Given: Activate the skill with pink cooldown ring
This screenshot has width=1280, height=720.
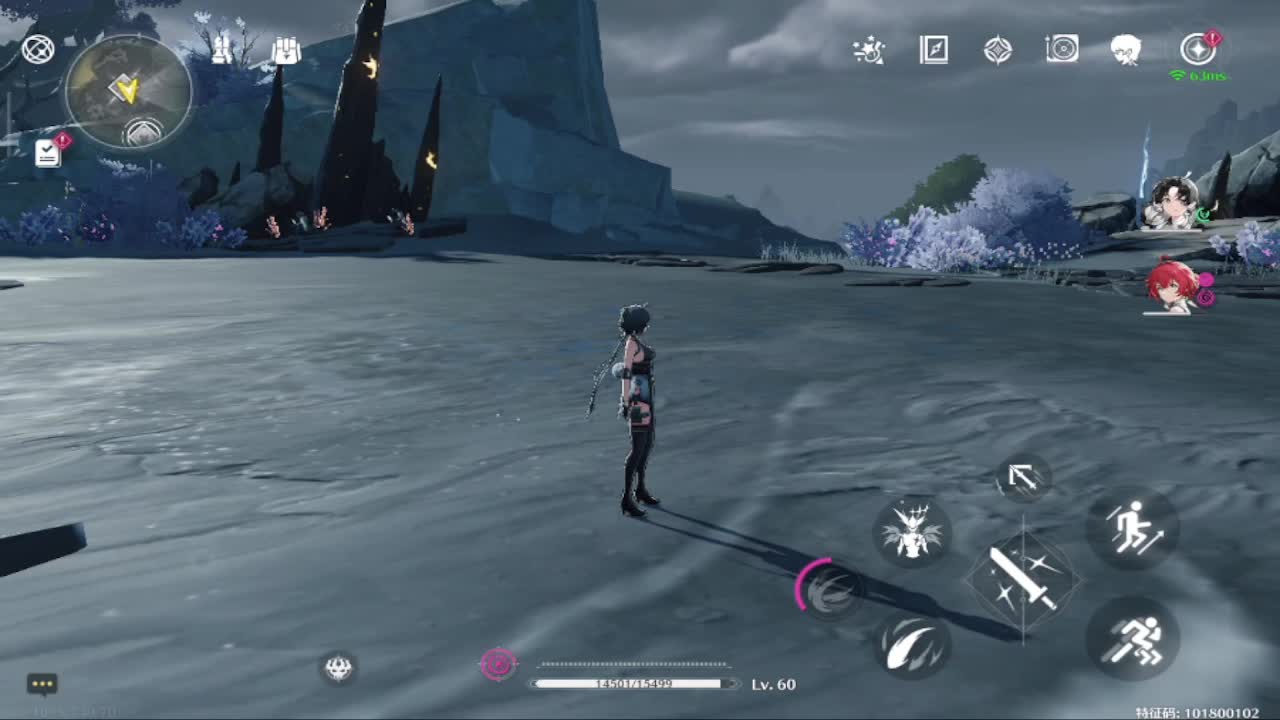Looking at the screenshot, I should click(x=831, y=591).
